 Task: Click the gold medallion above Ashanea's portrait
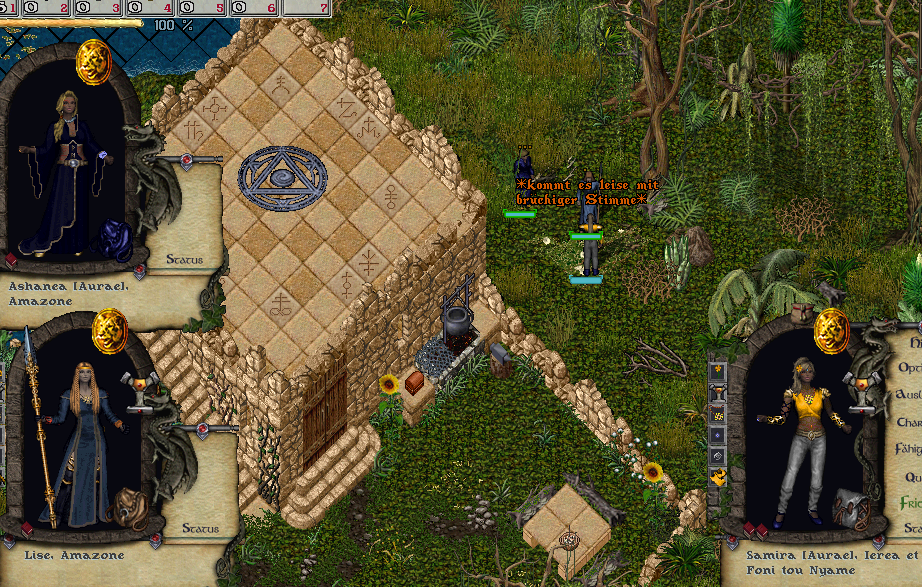click(92, 58)
